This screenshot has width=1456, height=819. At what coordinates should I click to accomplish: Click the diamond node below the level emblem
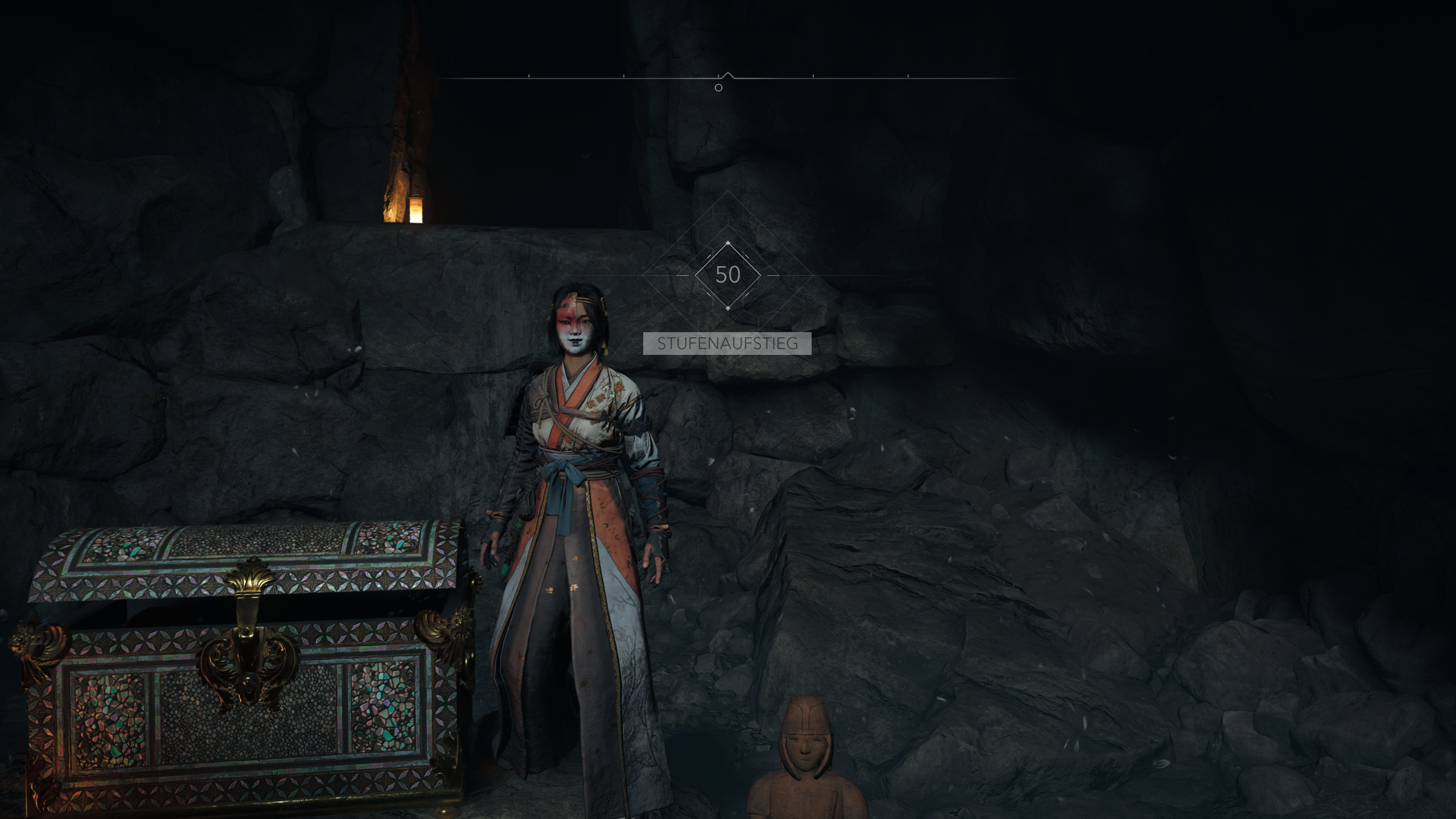click(x=728, y=307)
